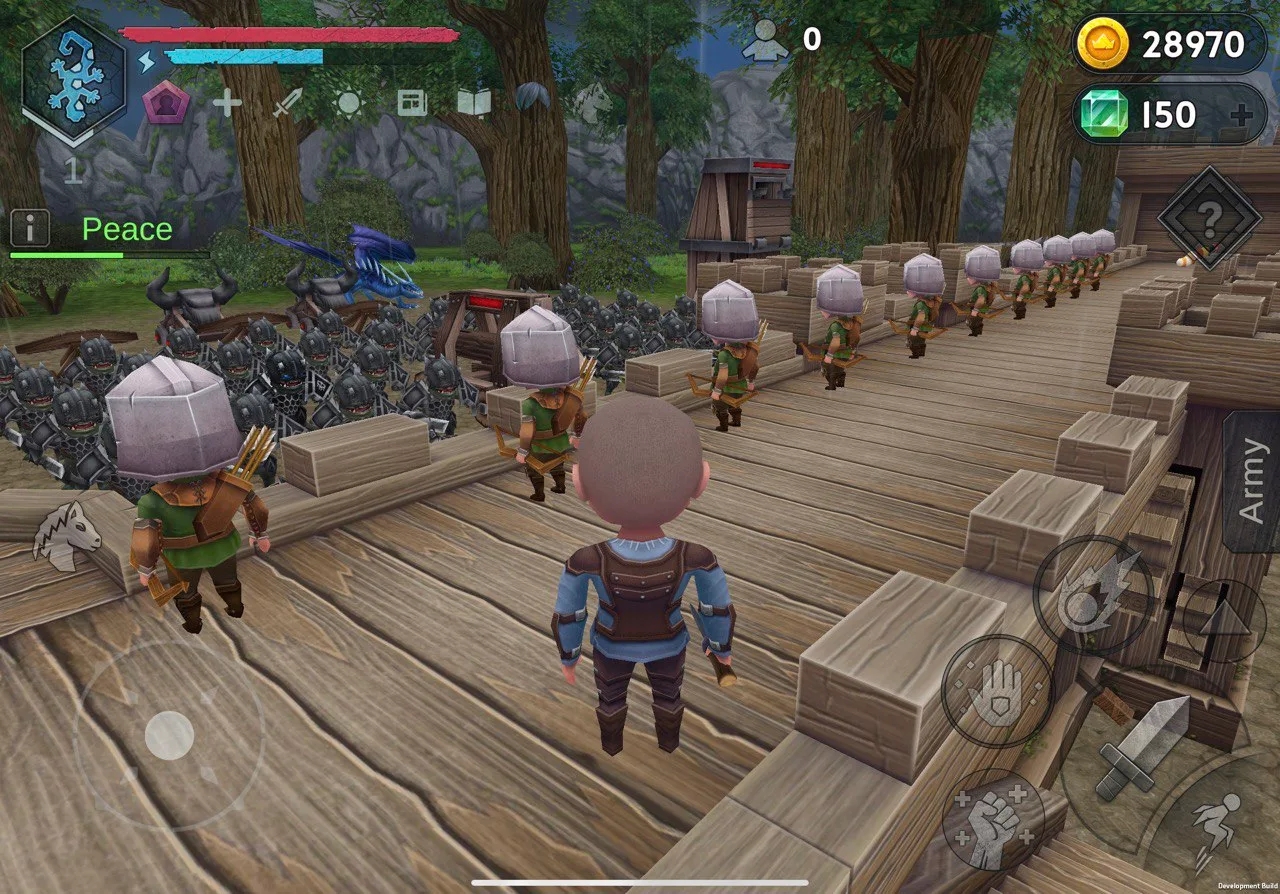Viewport: 1280px width, 894px height.
Task: Use the open hand ability
Action: pyautogui.click(x=997, y=692)
